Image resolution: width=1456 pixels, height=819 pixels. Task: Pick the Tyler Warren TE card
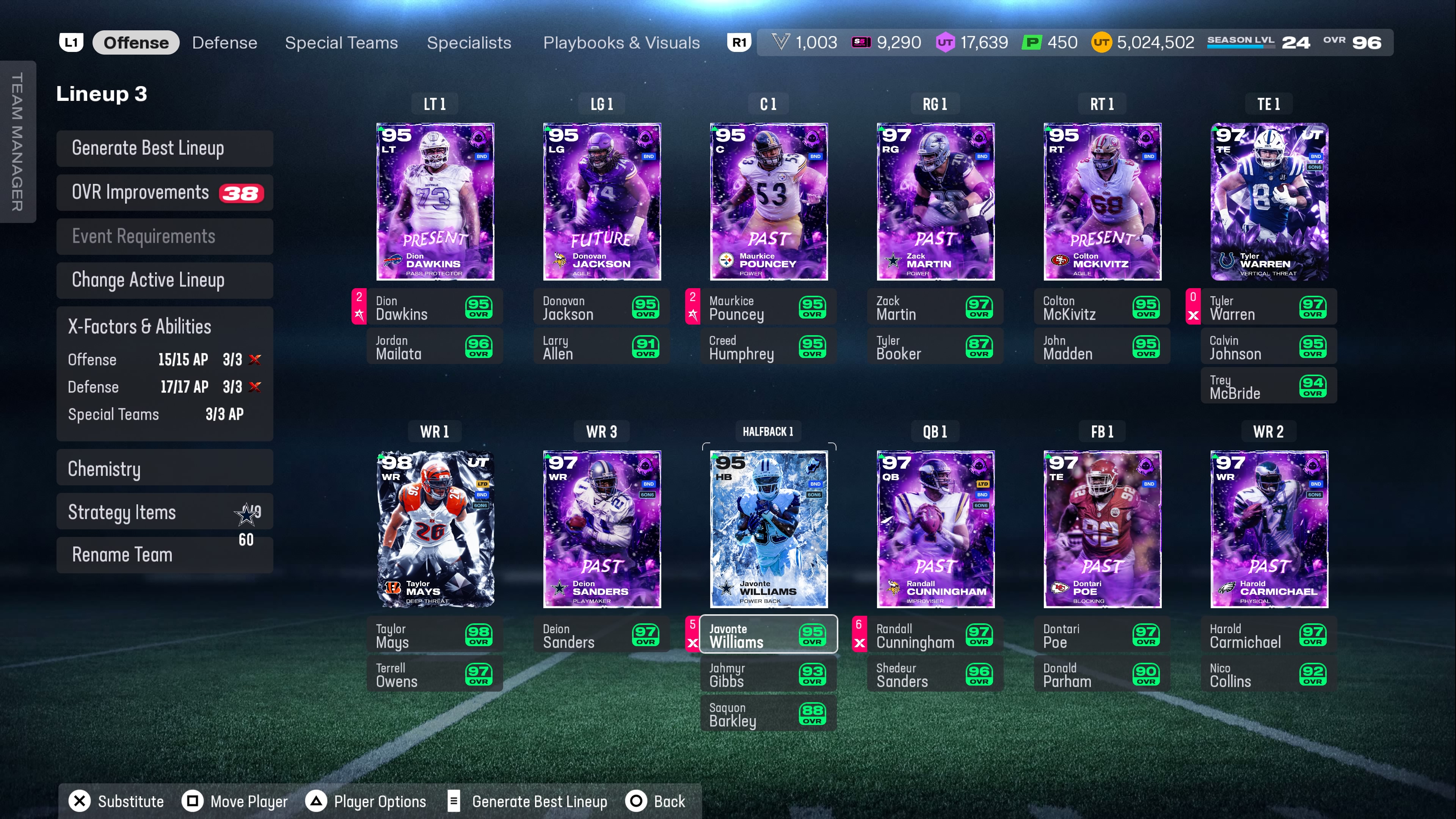click(1268, 201)
